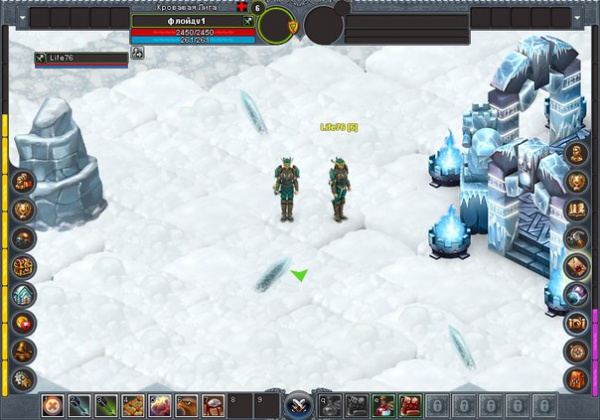Image resolution: width=600 pixels, height=420 pixels.
Task: Open the character portrait icon on the right
Action: tap(576, 154)
